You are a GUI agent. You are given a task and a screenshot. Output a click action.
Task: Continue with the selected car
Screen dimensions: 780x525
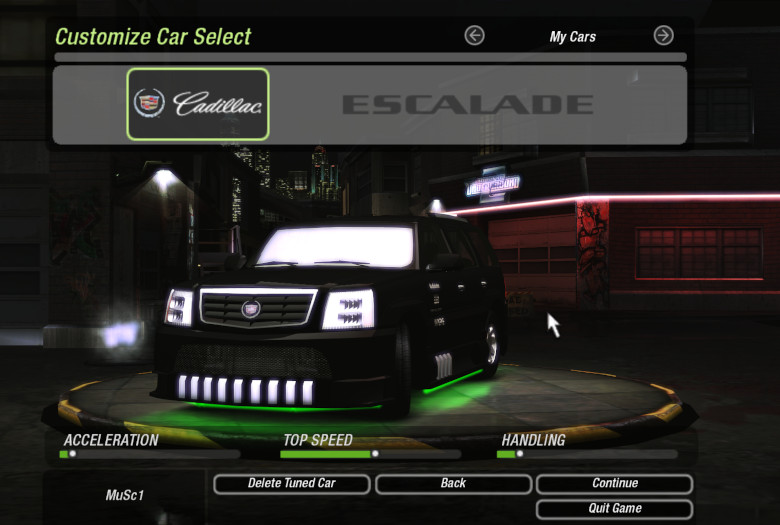[x=614, y=484]
